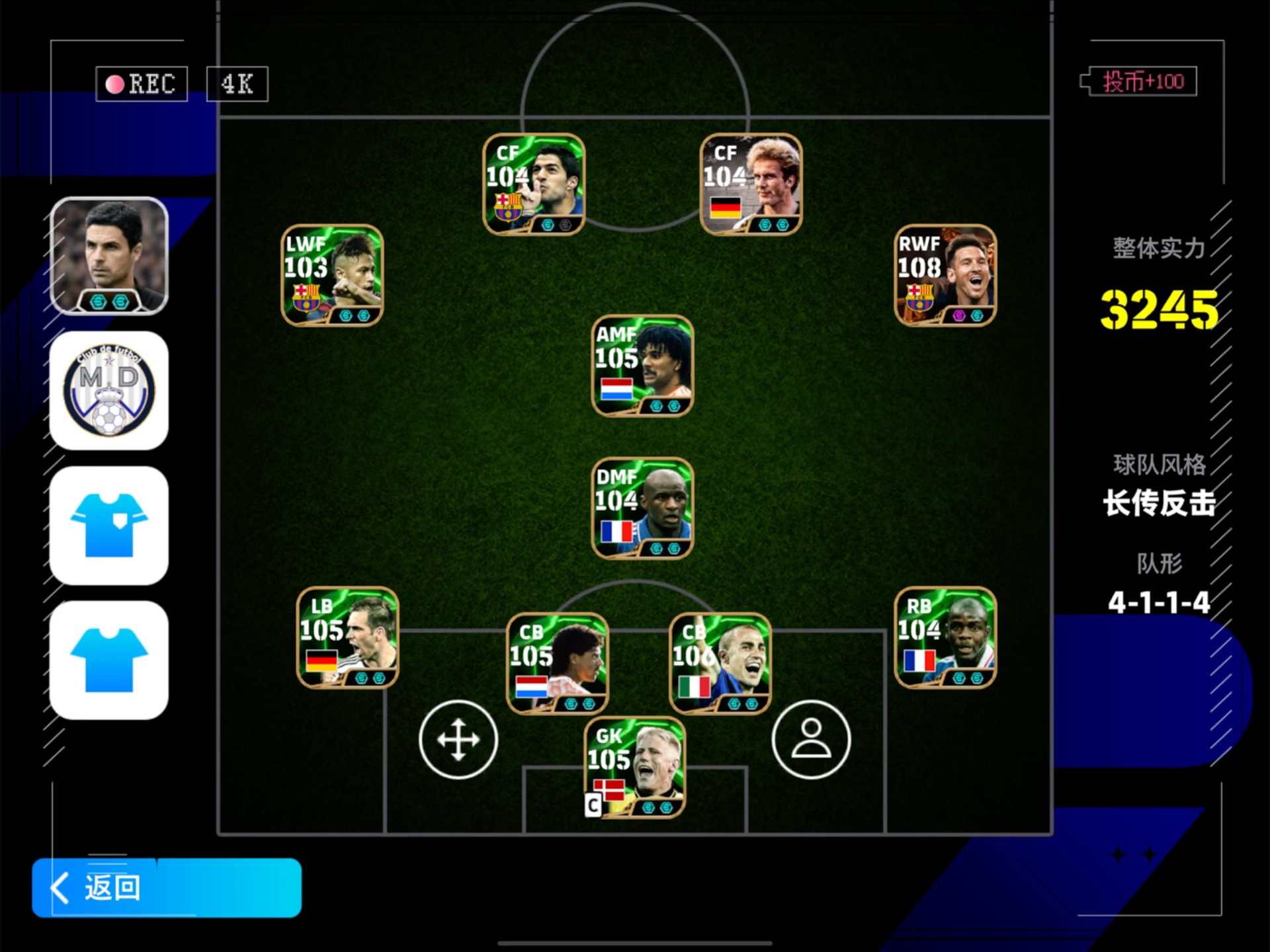Pick the RB 104 player card
The width and height of the screenshot is (1270, 952).
pos(945,637)
